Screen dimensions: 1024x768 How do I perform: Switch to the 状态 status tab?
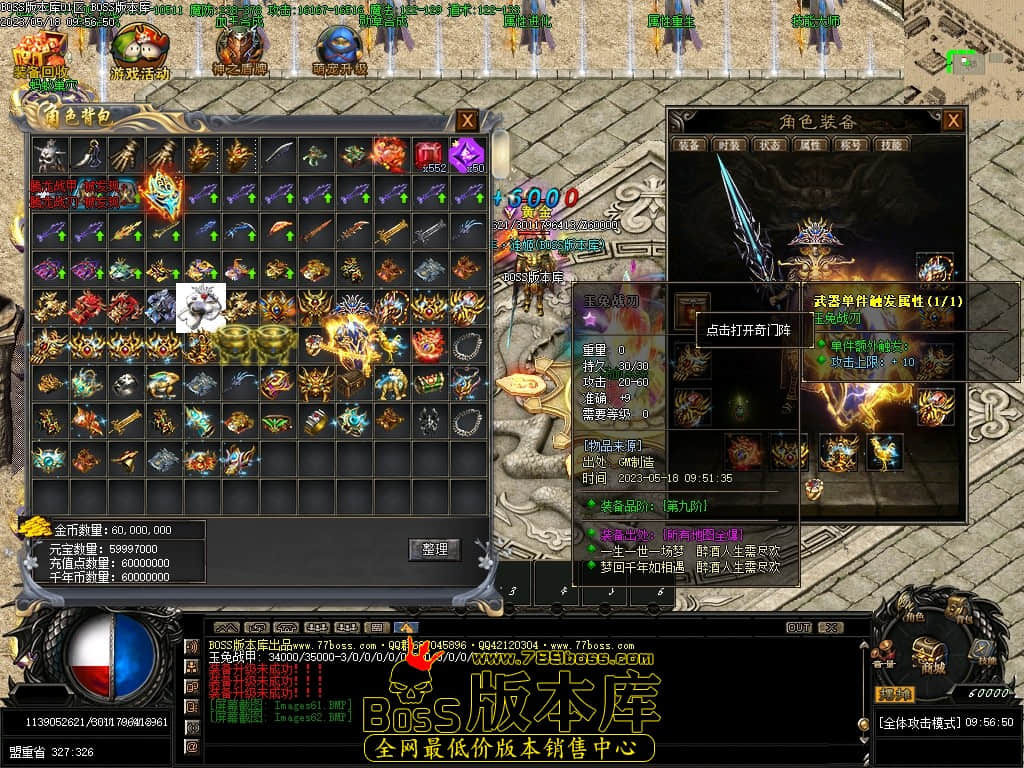769,145
